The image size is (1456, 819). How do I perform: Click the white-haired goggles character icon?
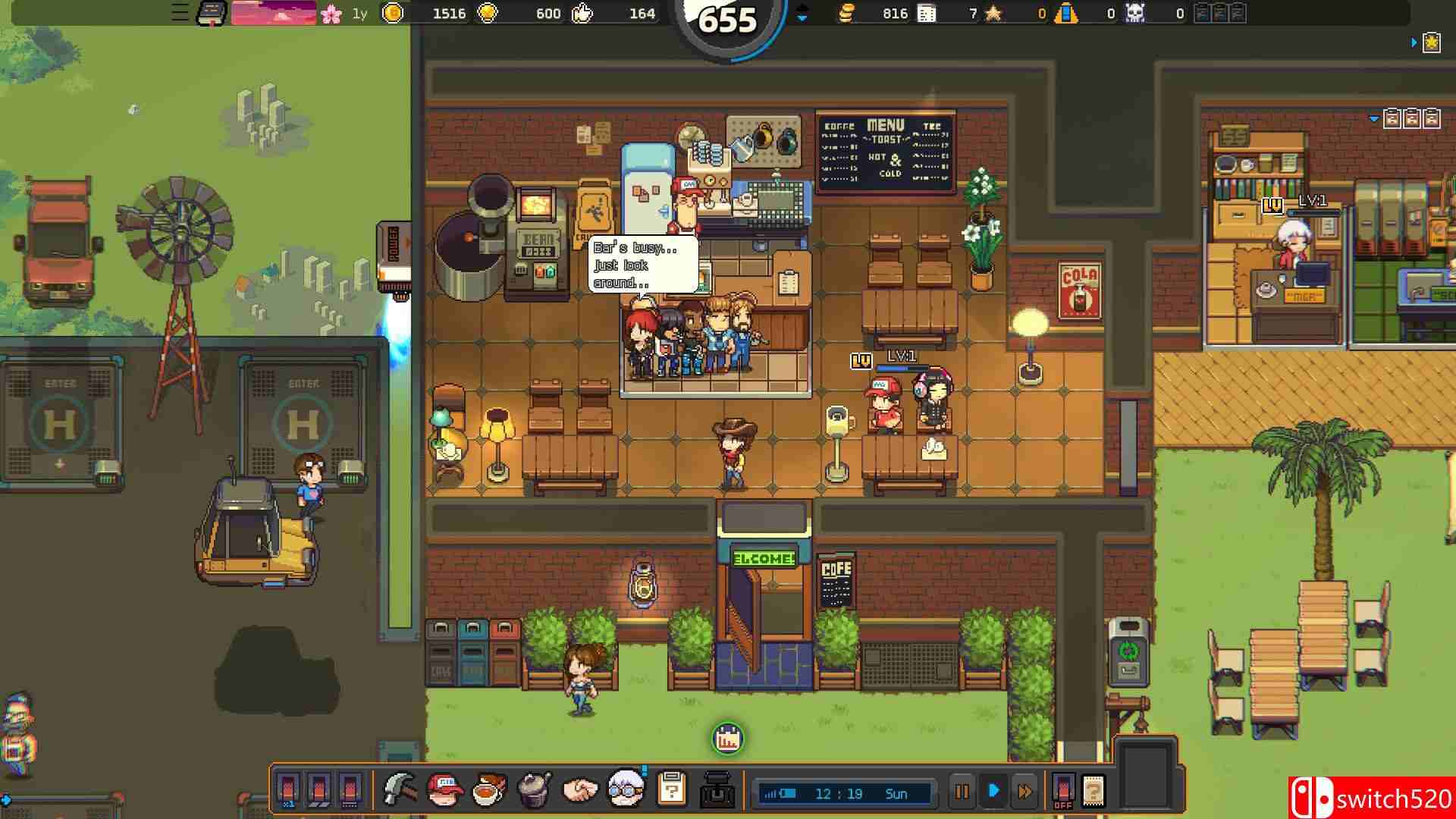click(x=626, y=790)
